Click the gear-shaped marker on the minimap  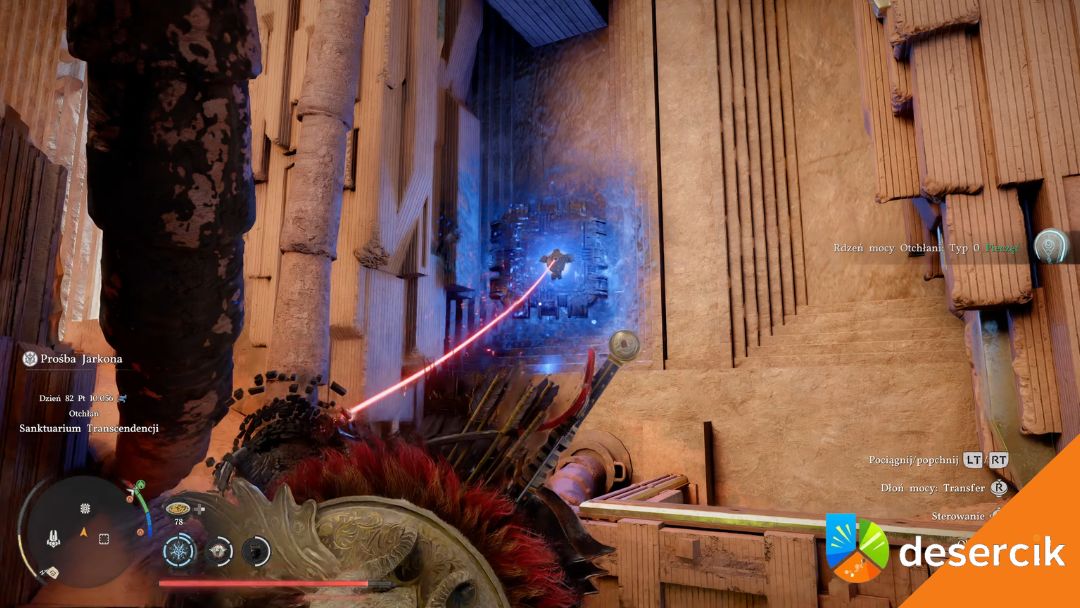coord(86,509)
